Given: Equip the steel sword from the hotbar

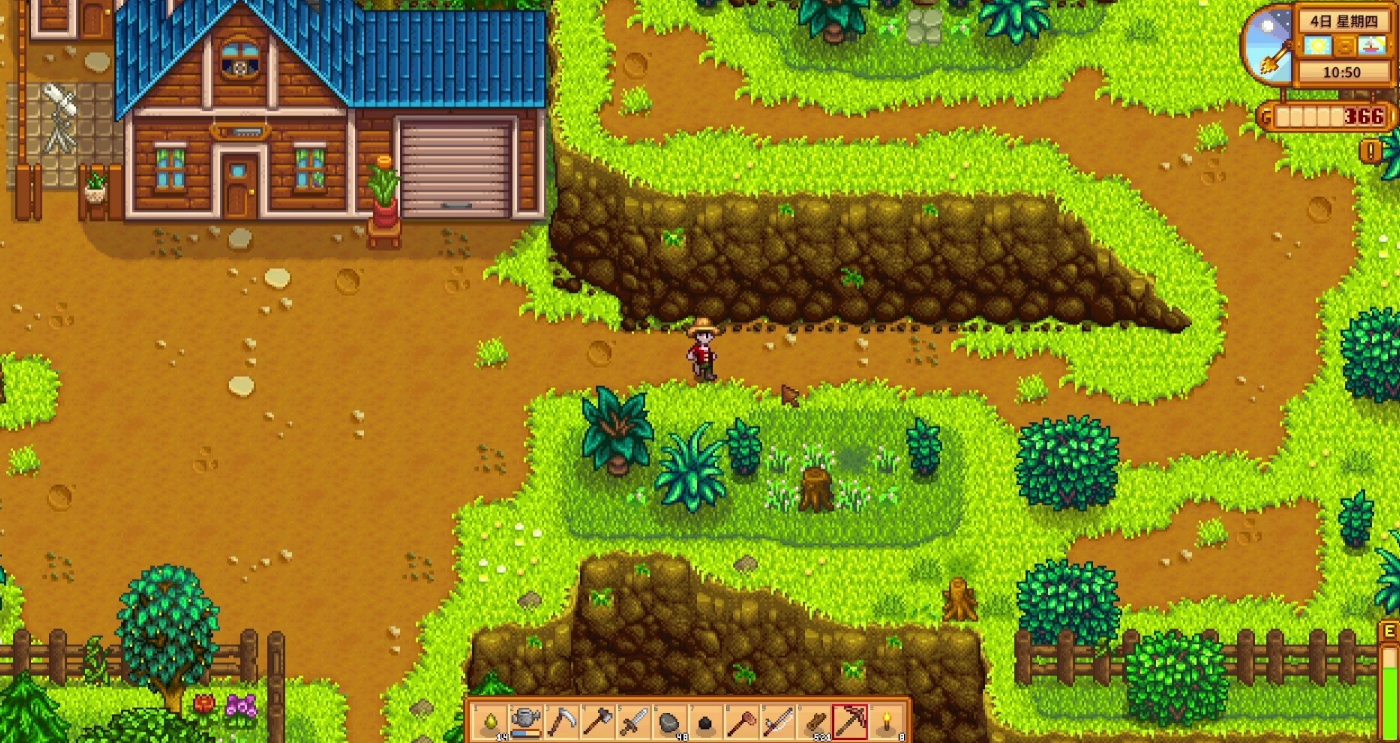Looking at the screenshot, I should (634, 721).
